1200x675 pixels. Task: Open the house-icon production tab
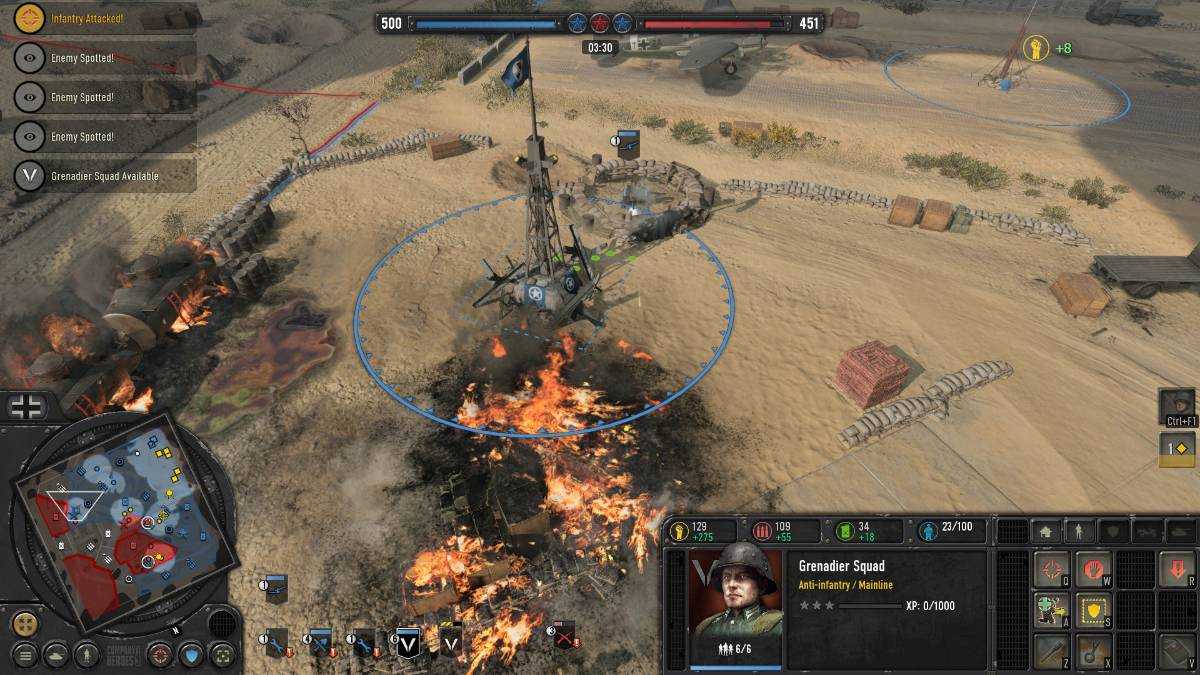1045,532
